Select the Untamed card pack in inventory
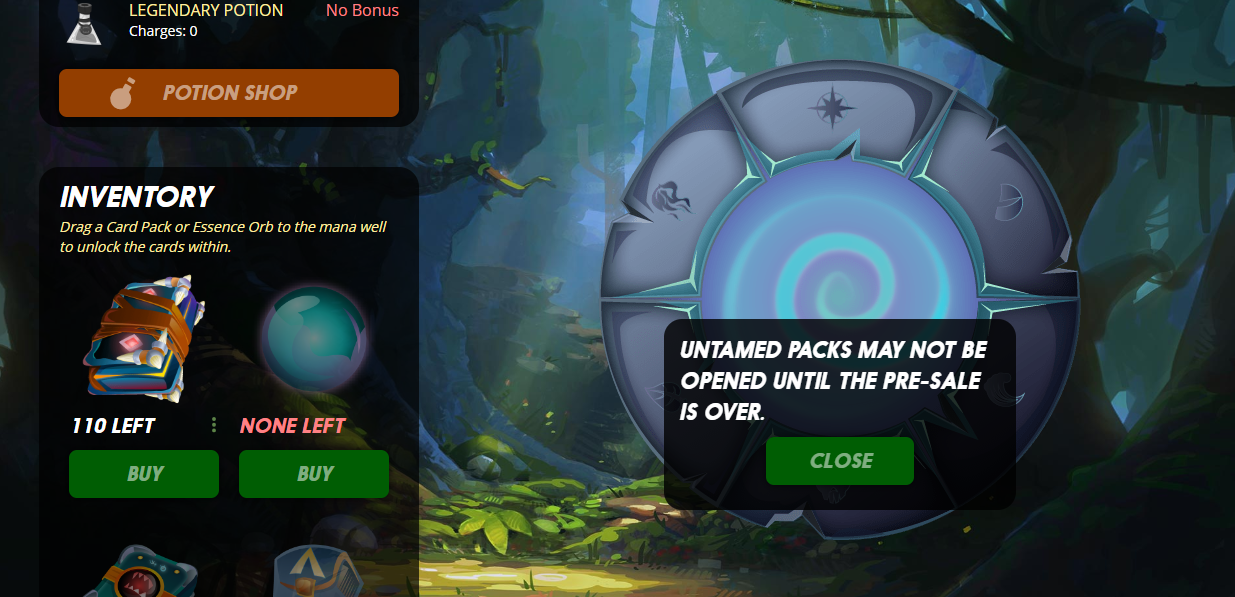The image size is (1235, 597). 143,339
